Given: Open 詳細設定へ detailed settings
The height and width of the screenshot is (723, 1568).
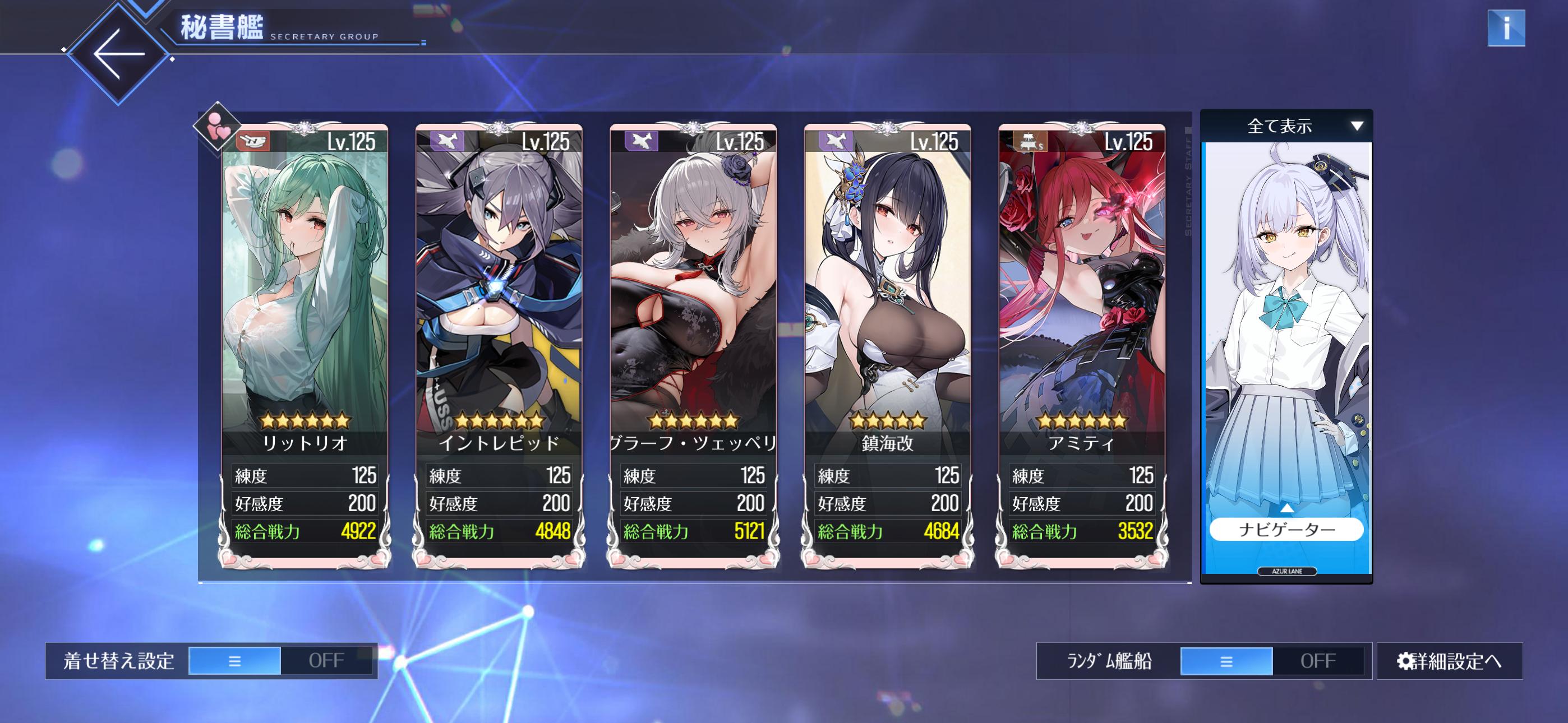Looking at the screenshot, I should click(1449, 661).
